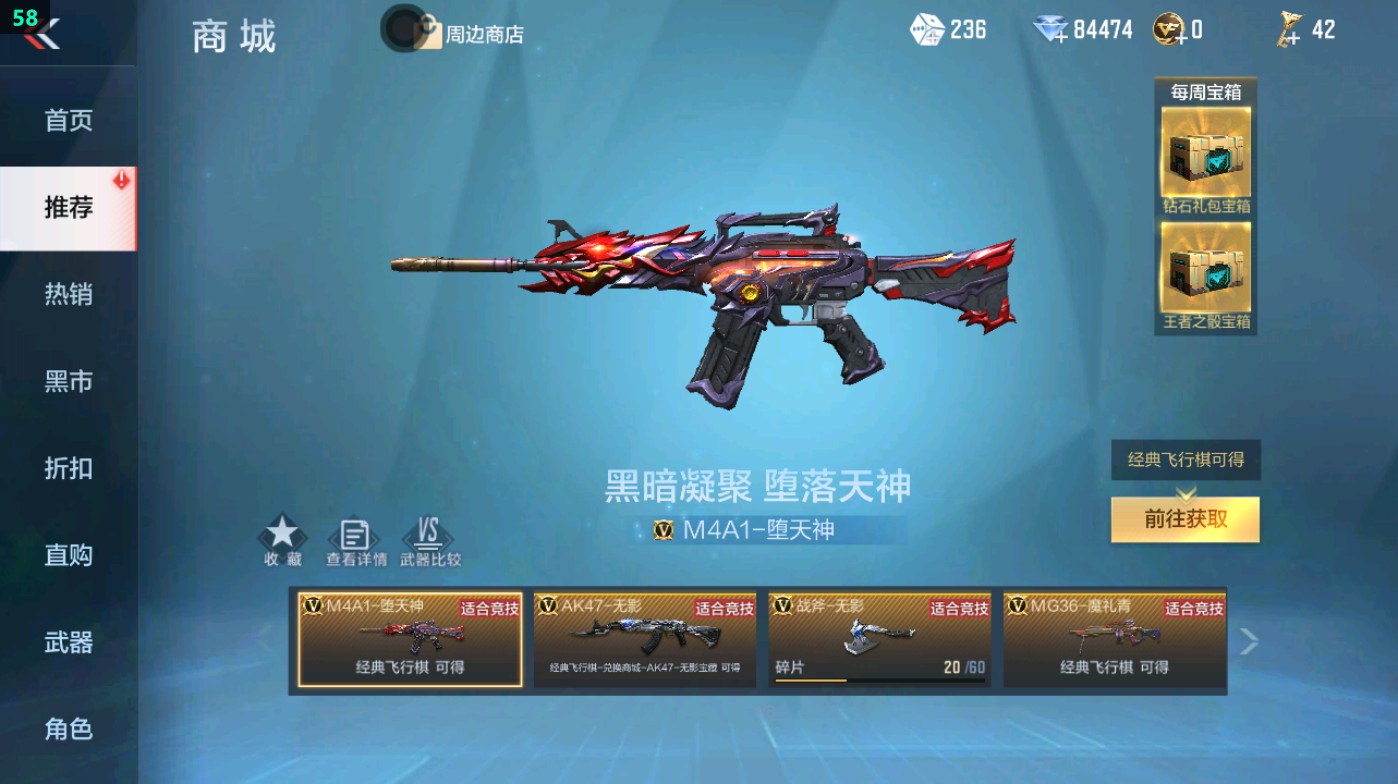The width and height of the screenshot is (1398, 784).
Task: Open the 黑市 black market tab
Action: point(69,381)
